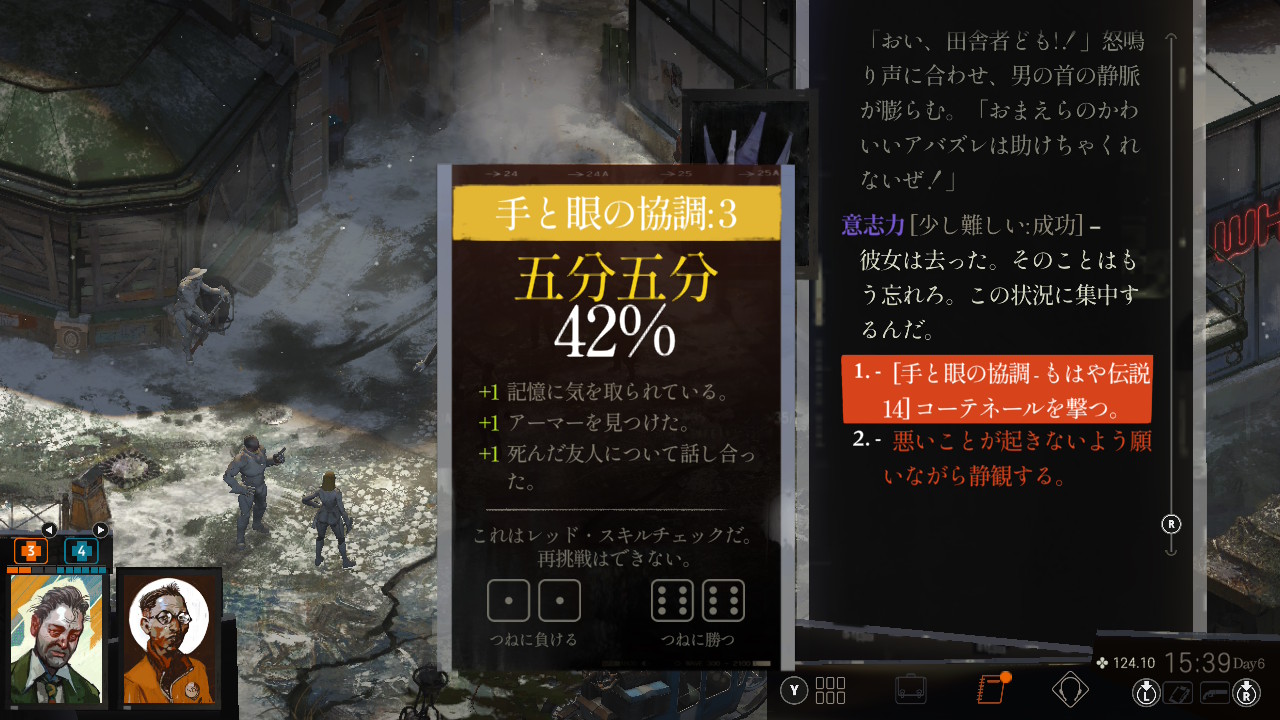Click the six-square grid menu icon
The image size is (1280, 720).
pyautogui.click(x=830, y=690)
